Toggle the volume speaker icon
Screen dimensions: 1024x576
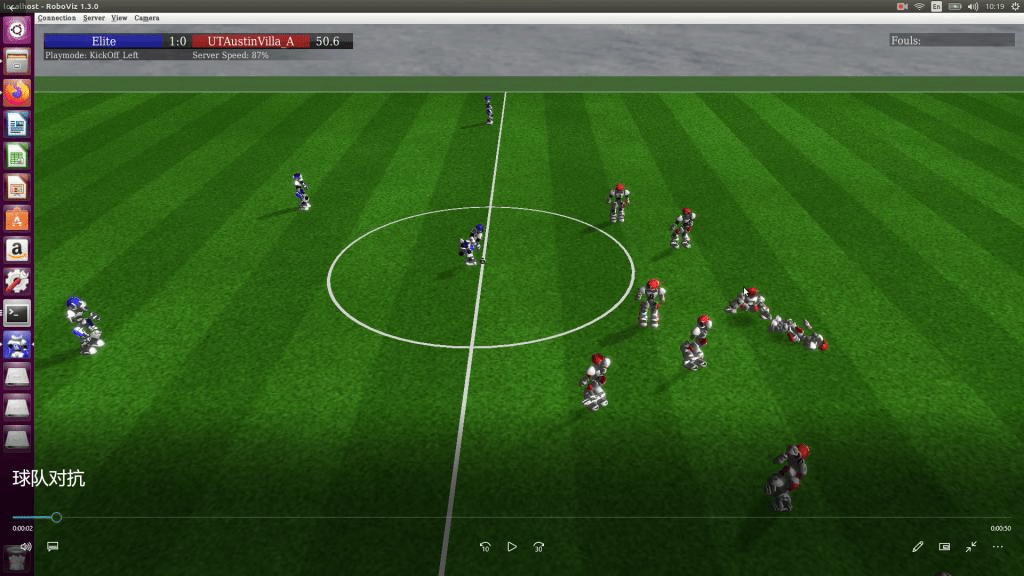pyautogui.click(x=26, y=547)
